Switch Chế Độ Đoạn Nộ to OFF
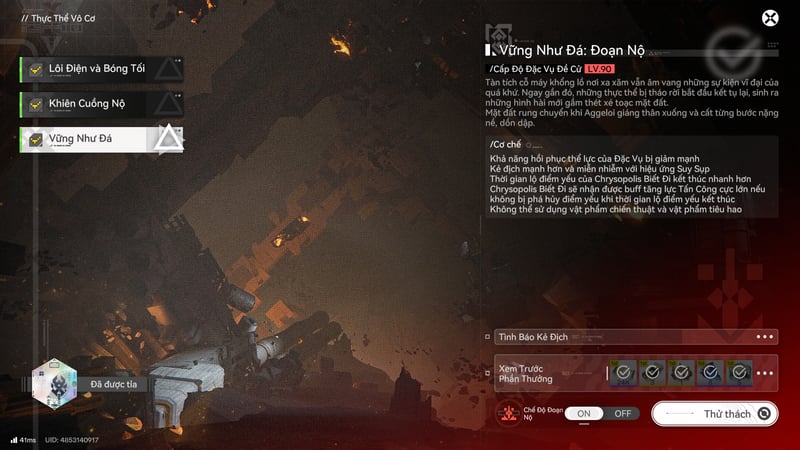Screen dimensions: 800x450 point(622,413)
